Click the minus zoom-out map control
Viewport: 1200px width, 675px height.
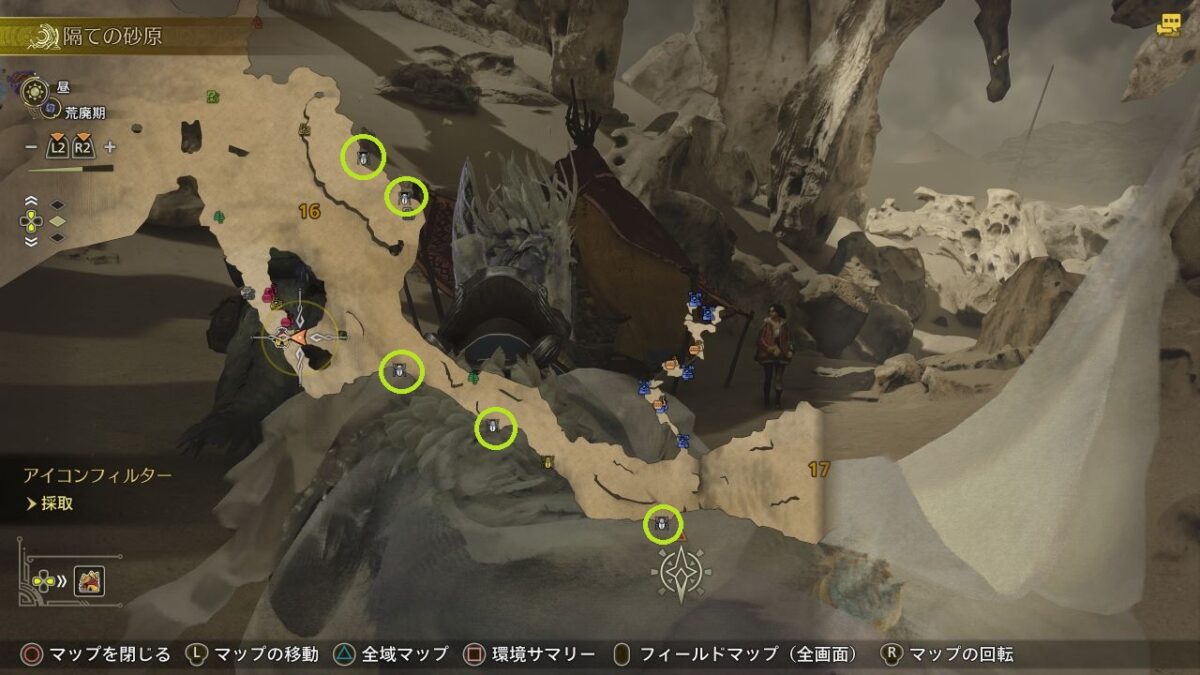31,147
